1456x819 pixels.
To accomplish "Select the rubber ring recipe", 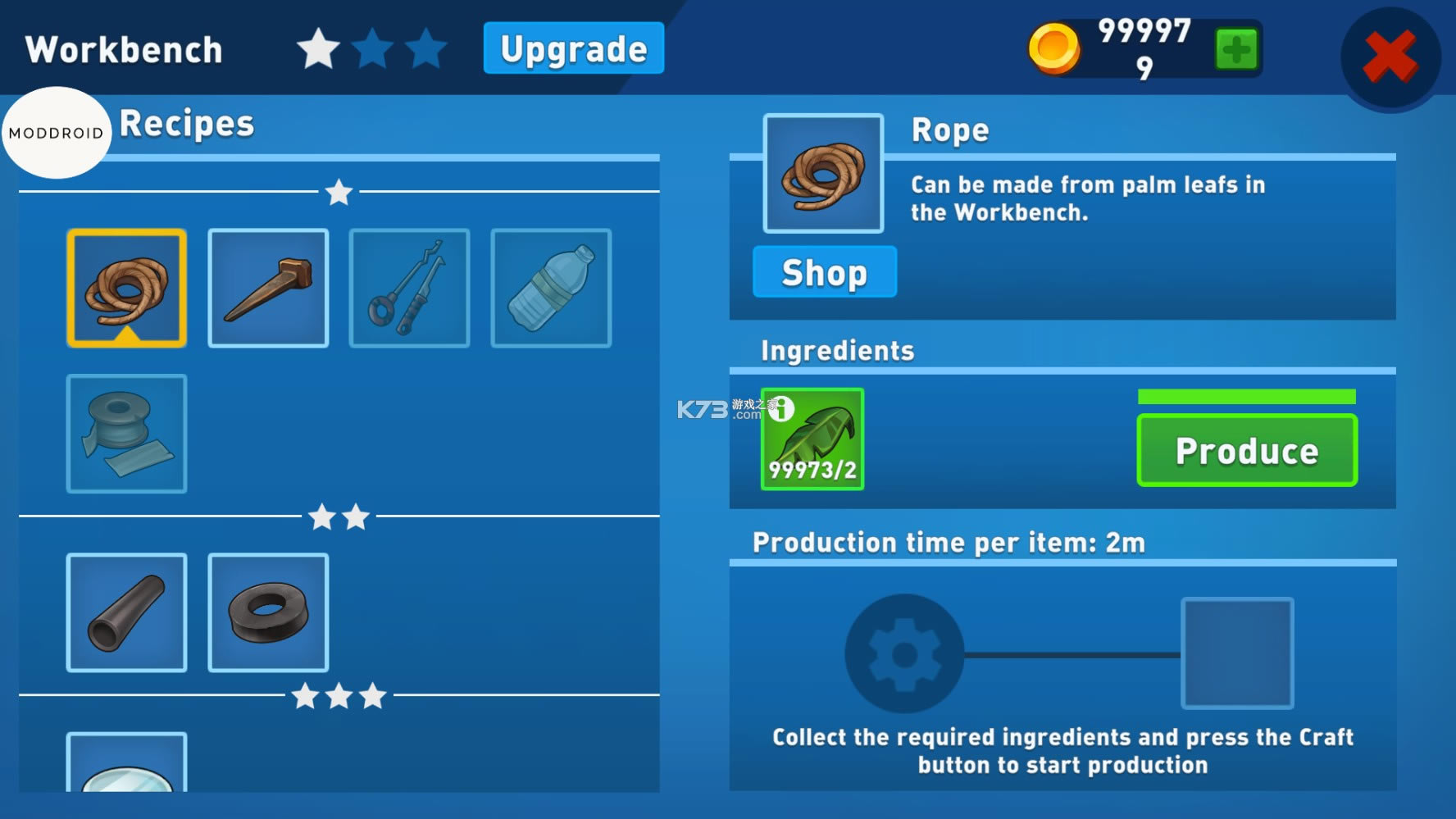I will click(x=268, y=612).
